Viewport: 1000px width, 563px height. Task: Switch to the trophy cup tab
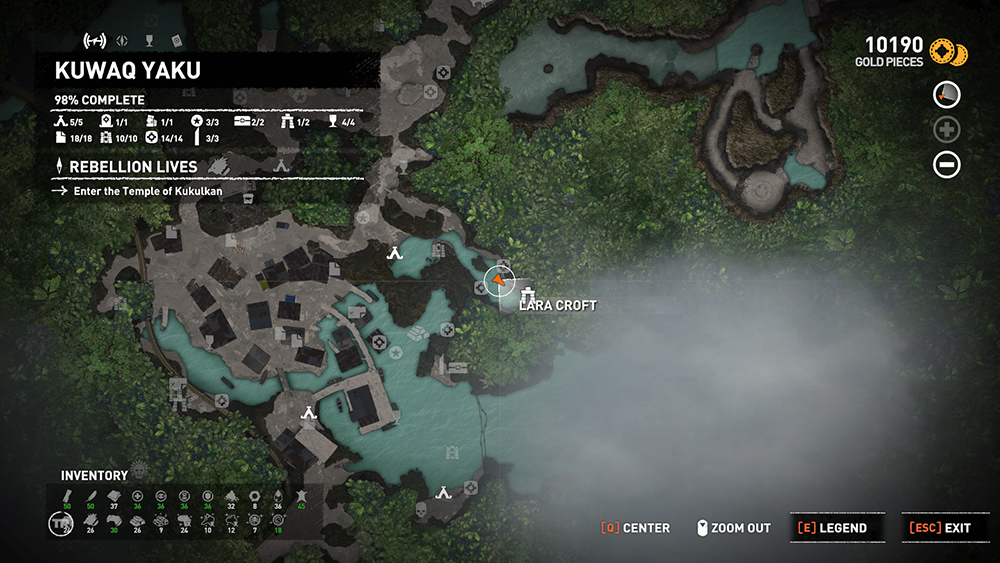[x=149, y=41]
